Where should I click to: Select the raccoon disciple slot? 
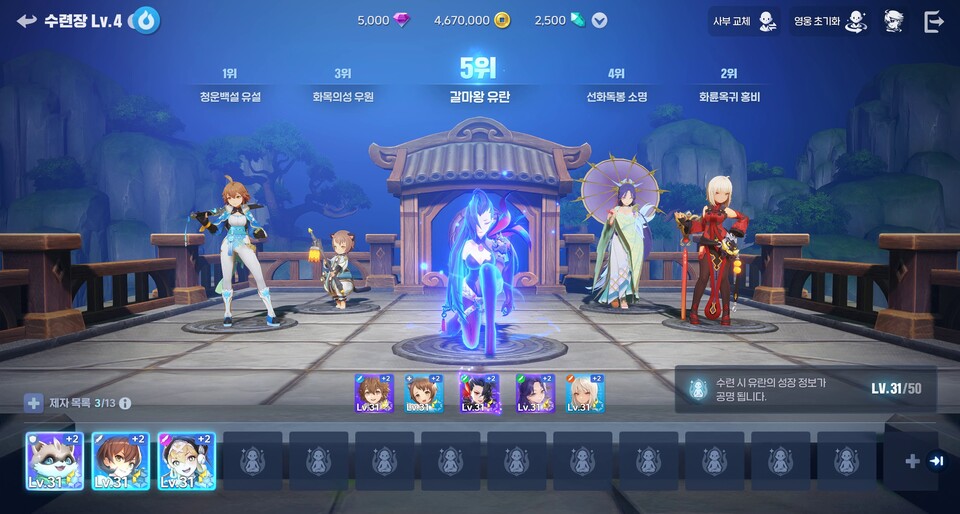click(54, 462)
